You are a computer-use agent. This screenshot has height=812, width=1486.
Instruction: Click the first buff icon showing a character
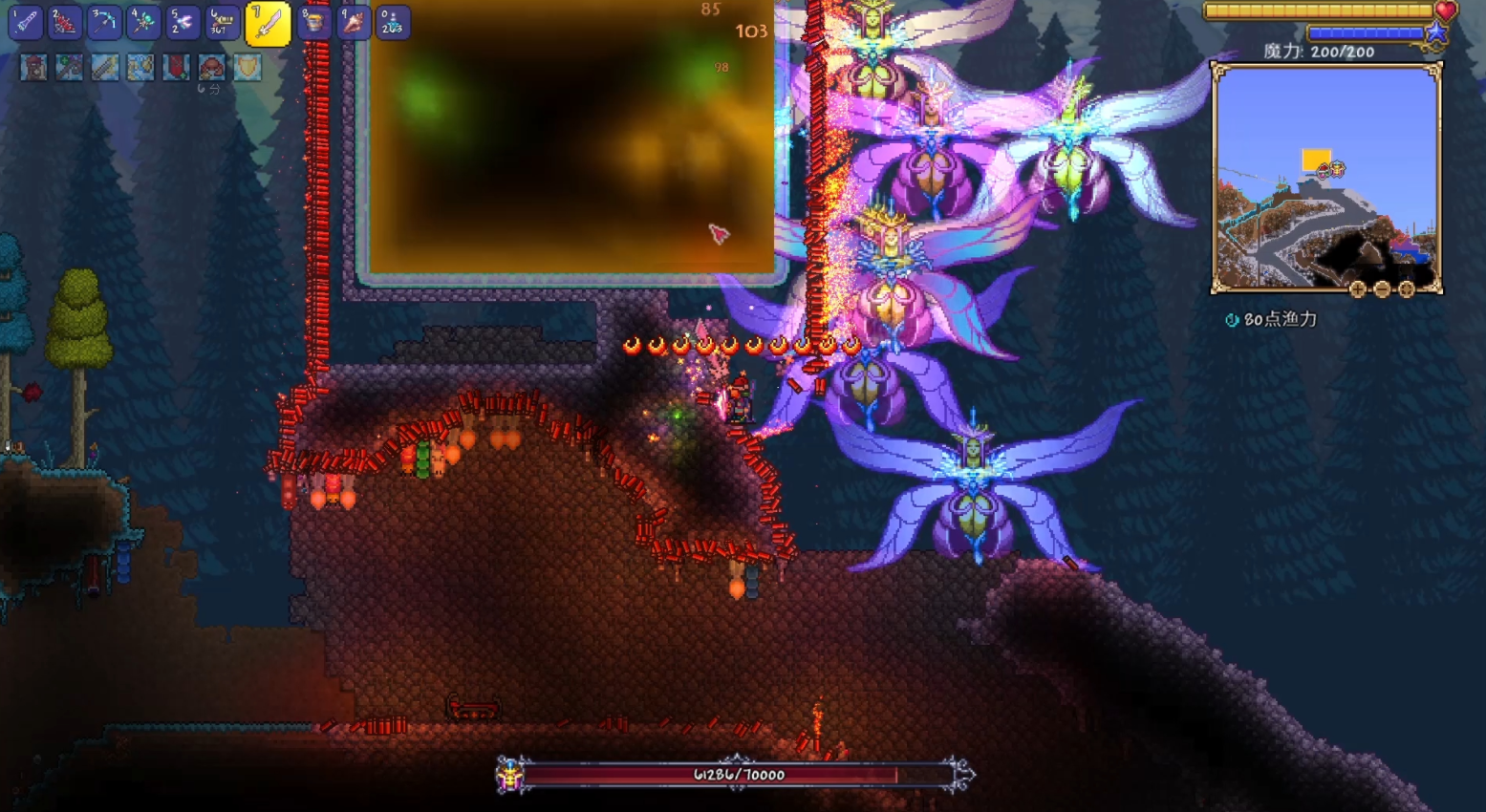(x=33, y=68)
